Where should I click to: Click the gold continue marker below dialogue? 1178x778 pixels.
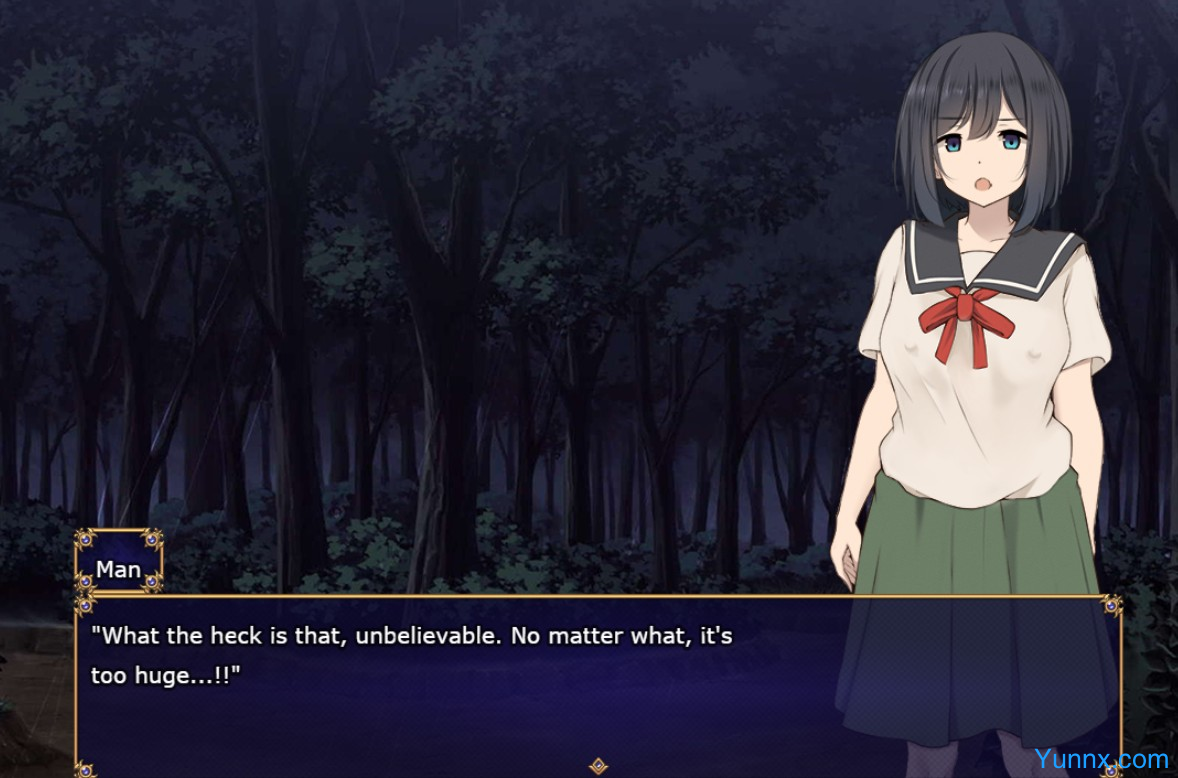click(598, 766)
